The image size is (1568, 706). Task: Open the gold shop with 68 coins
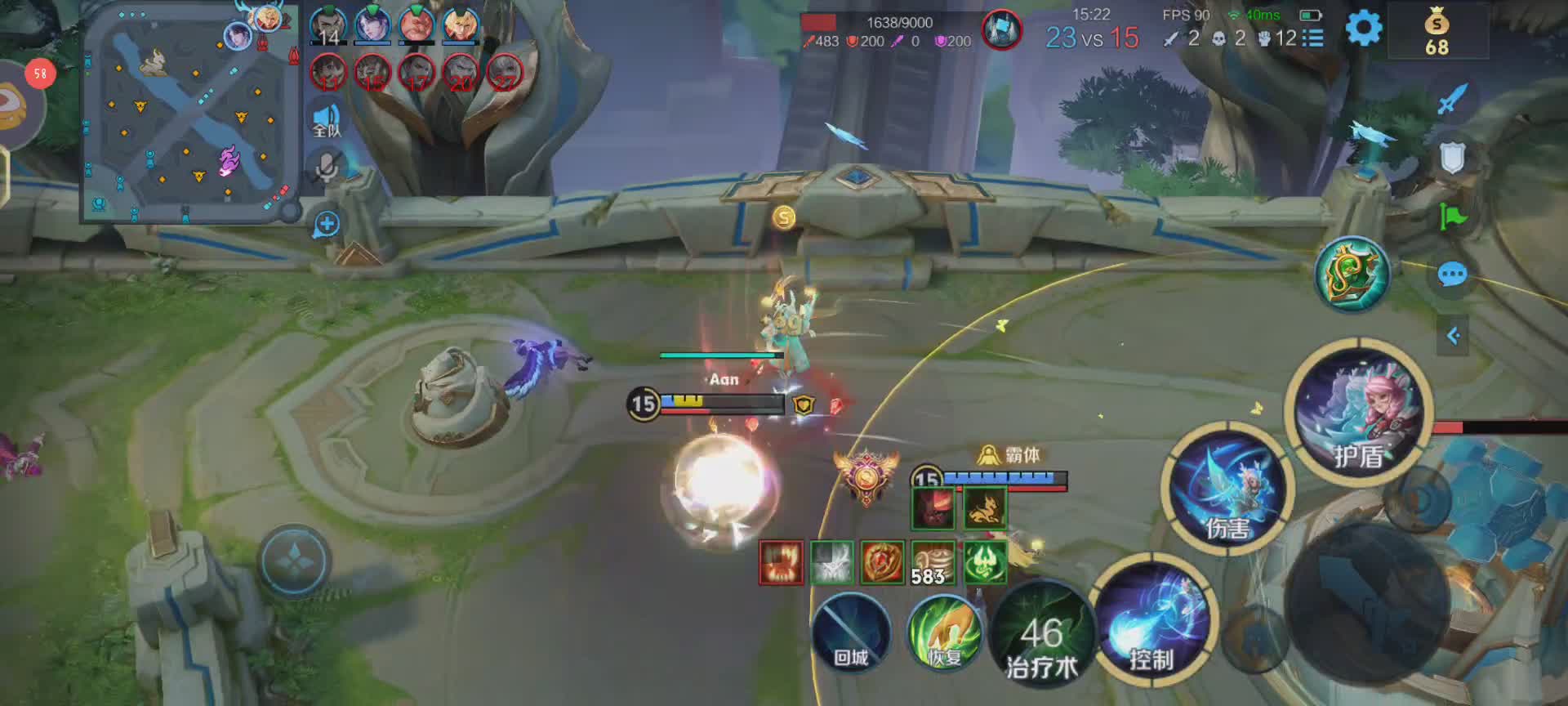click(1437, 33)
